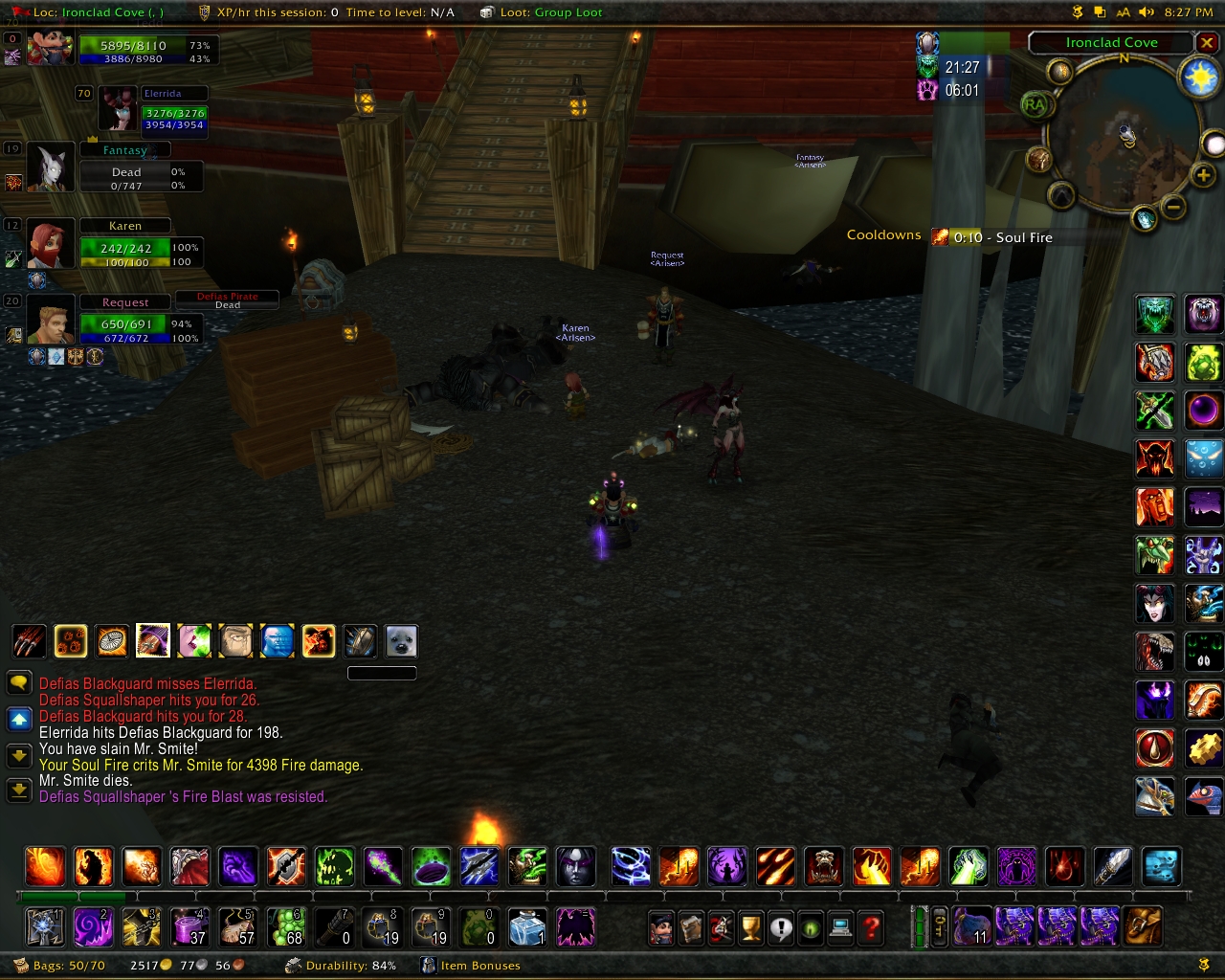Open the main menu computer icon
This screenshot has height=980, width=1225.
[841, 927]
